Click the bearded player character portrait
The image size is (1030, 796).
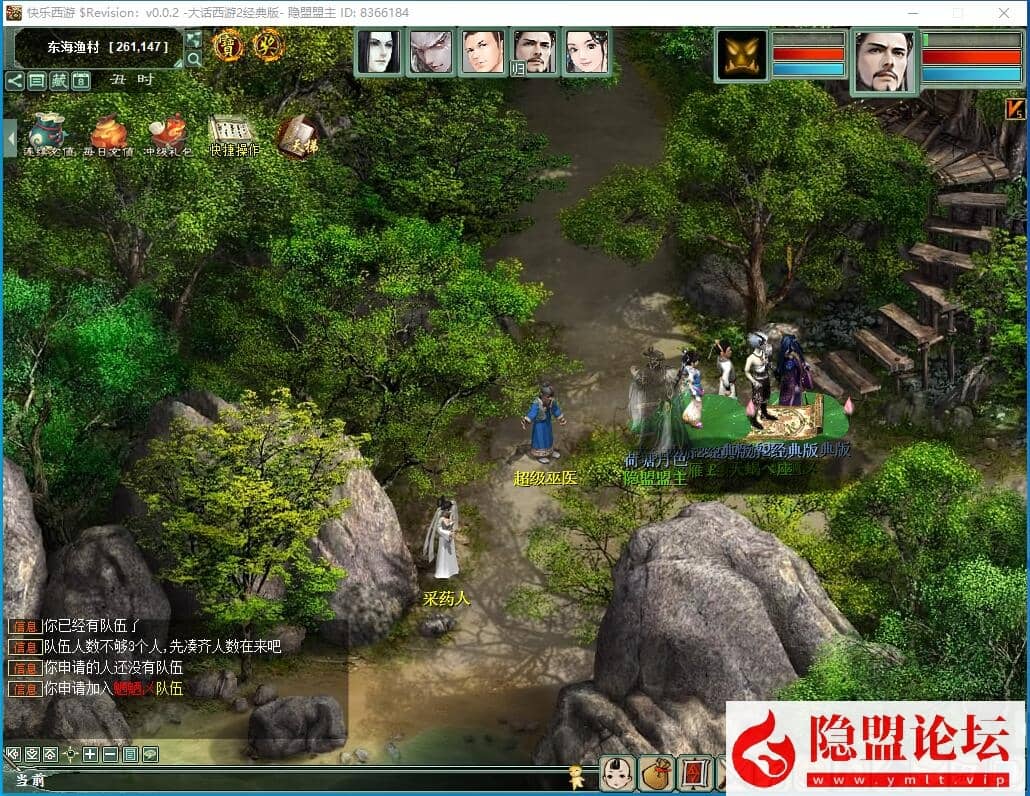click(885, 61)
